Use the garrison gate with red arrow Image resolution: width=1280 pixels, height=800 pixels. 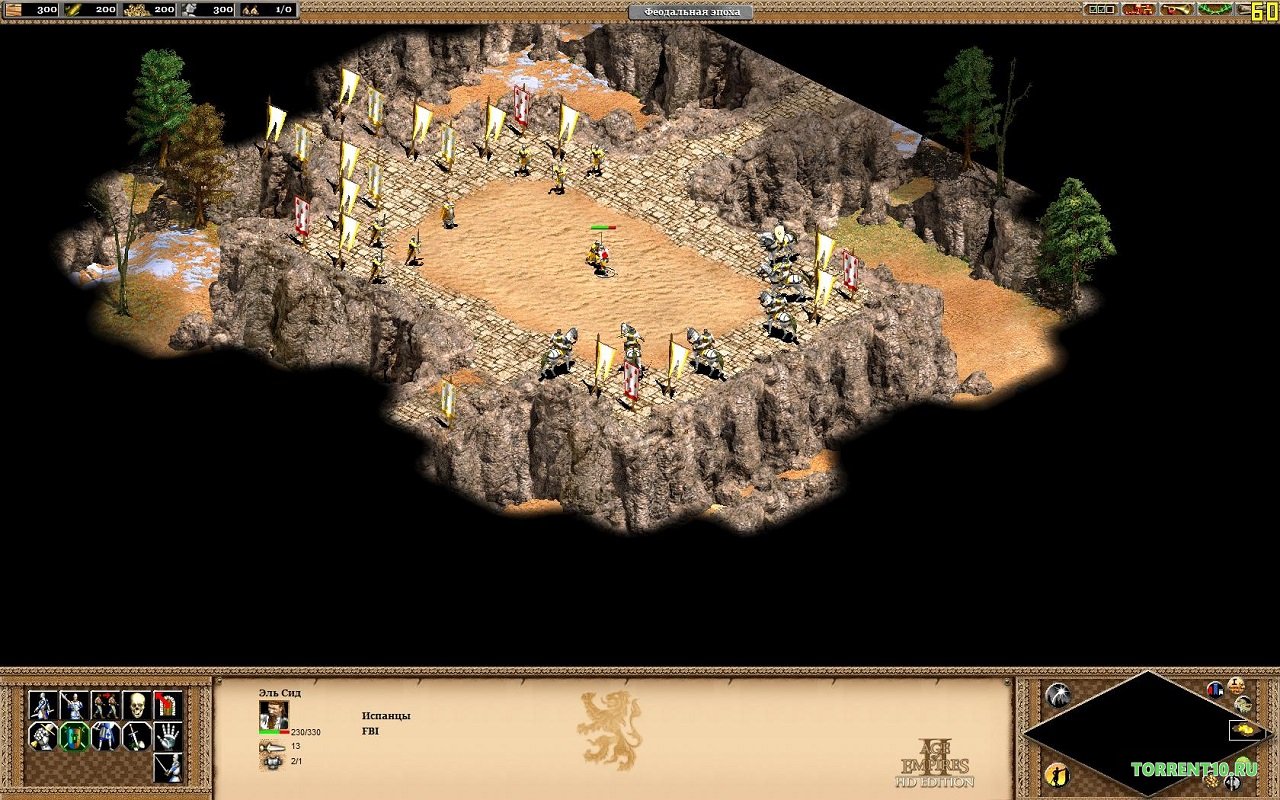tap(167, 705)
